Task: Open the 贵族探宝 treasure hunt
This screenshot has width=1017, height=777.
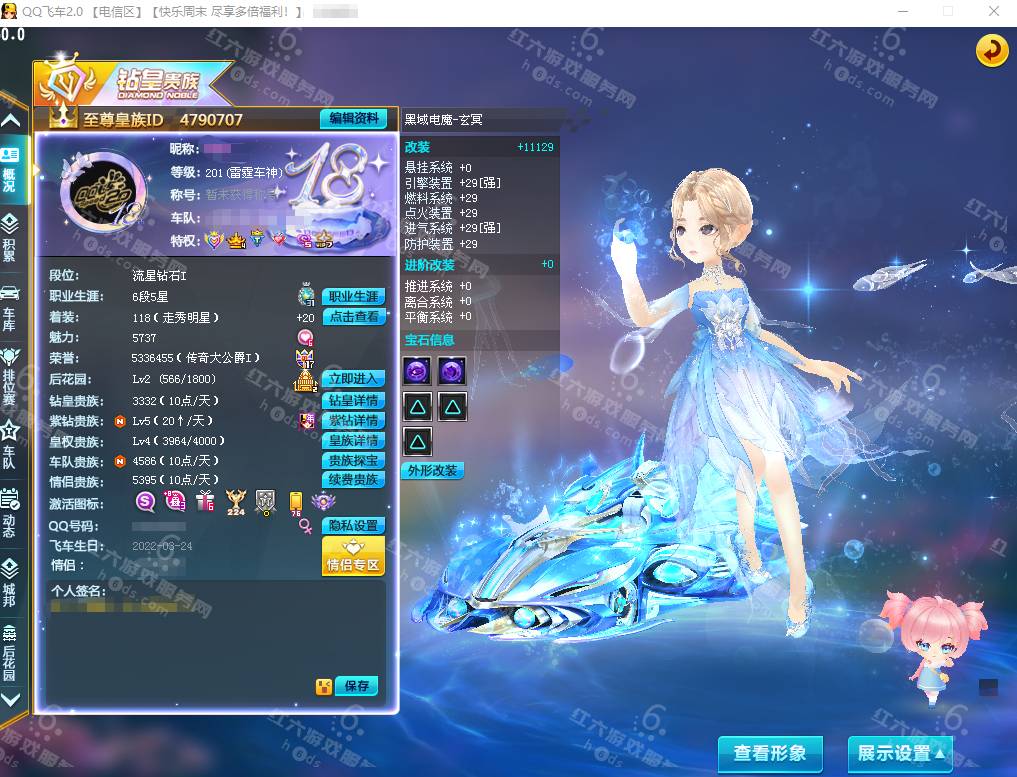Action: (x=353, y=461)
